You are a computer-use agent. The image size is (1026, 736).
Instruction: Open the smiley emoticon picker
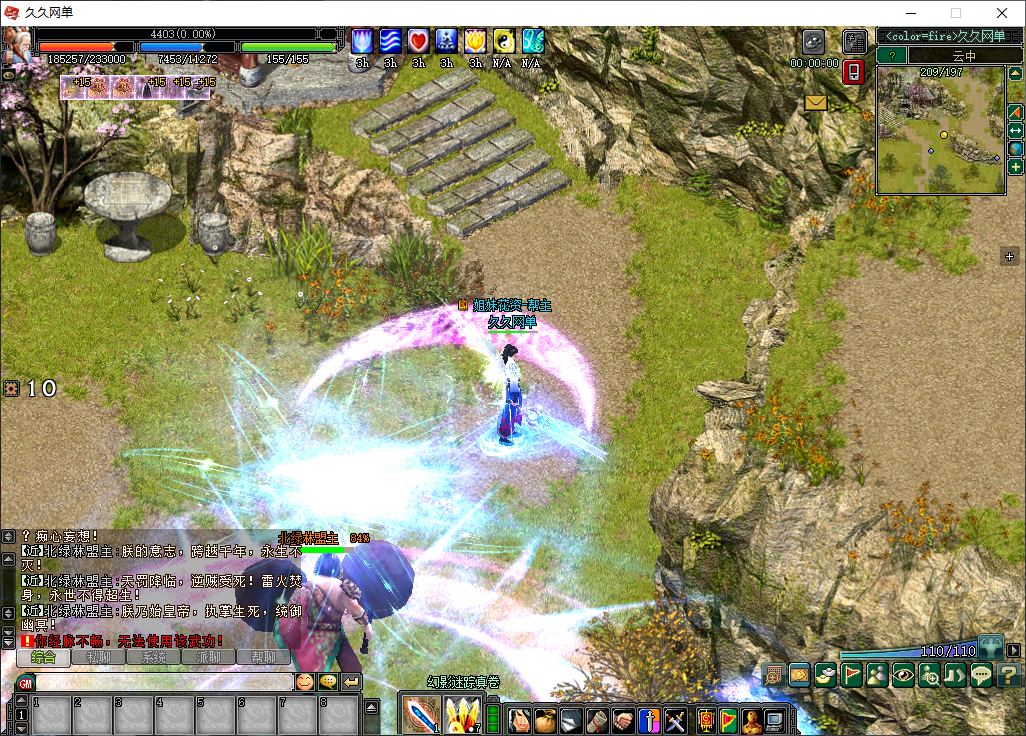pos(304,682)
